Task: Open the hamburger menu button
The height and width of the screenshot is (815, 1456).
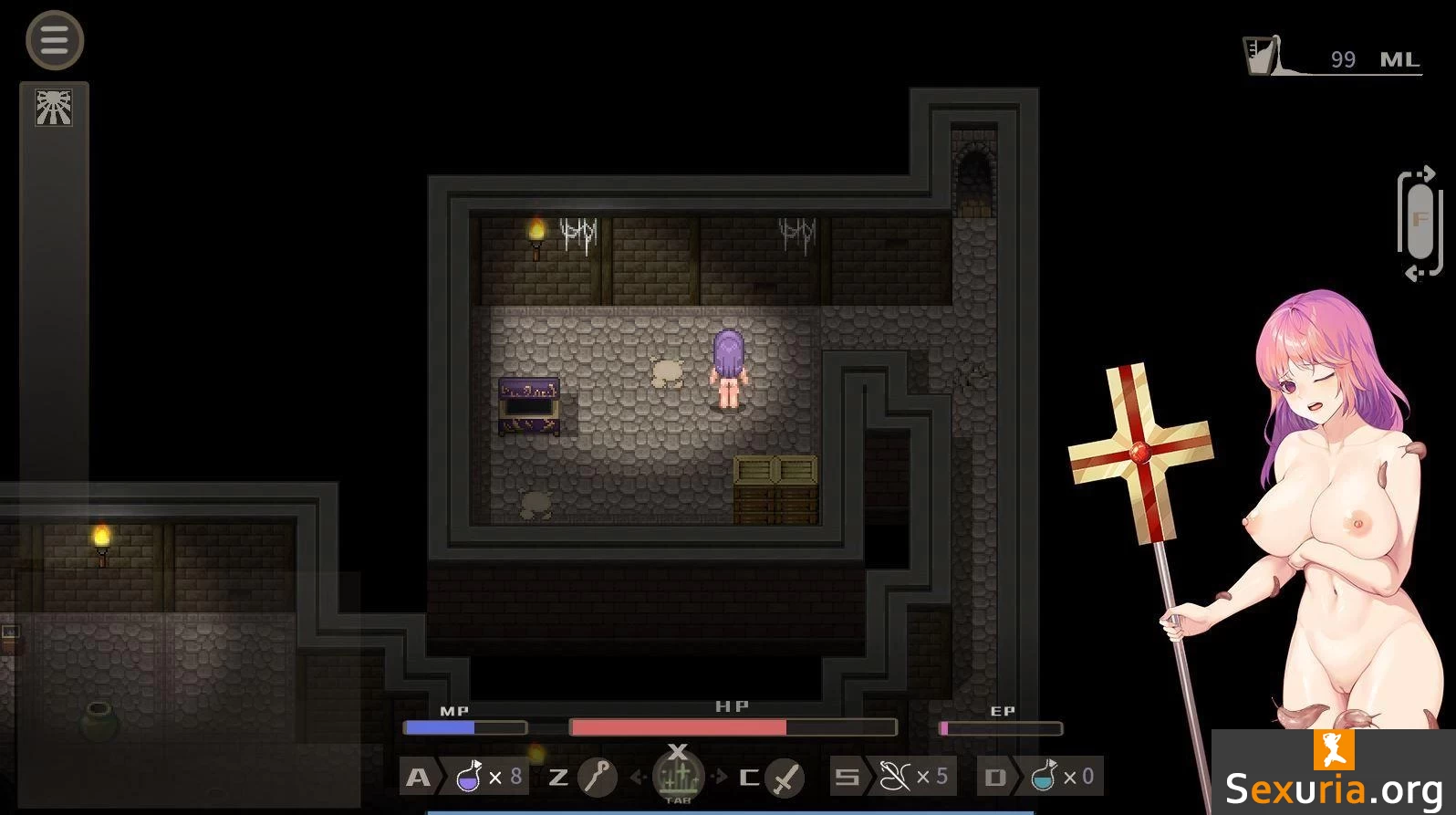Action: point(55,40)
